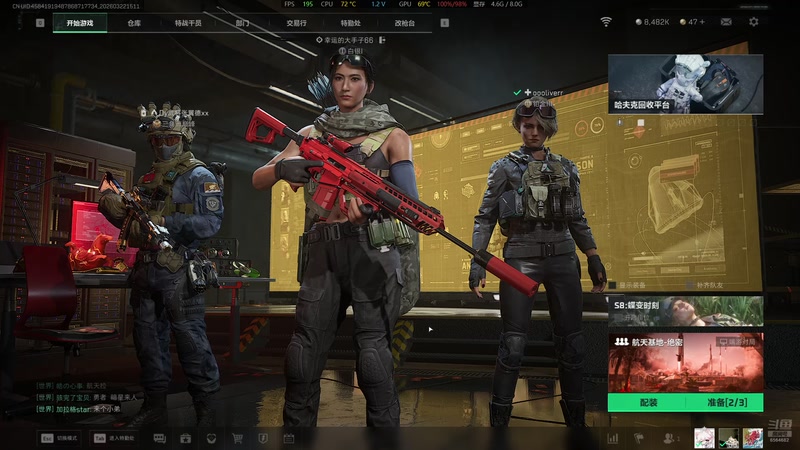The image size is (800, 450).
Task: Open the 仓库 warehouse tab
Action: click(x=134, y=22)
